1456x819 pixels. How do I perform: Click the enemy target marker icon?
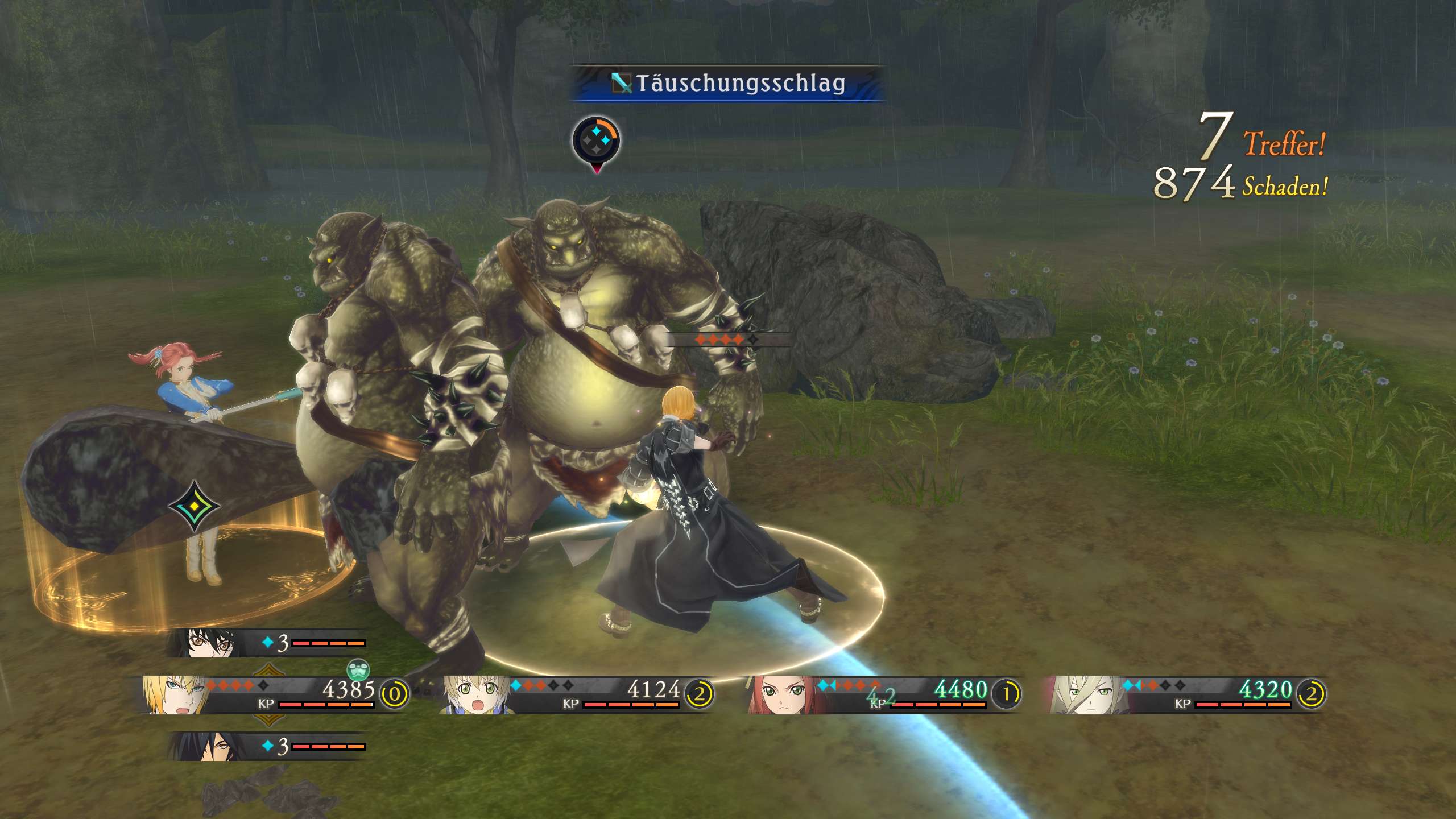[596, 140]
